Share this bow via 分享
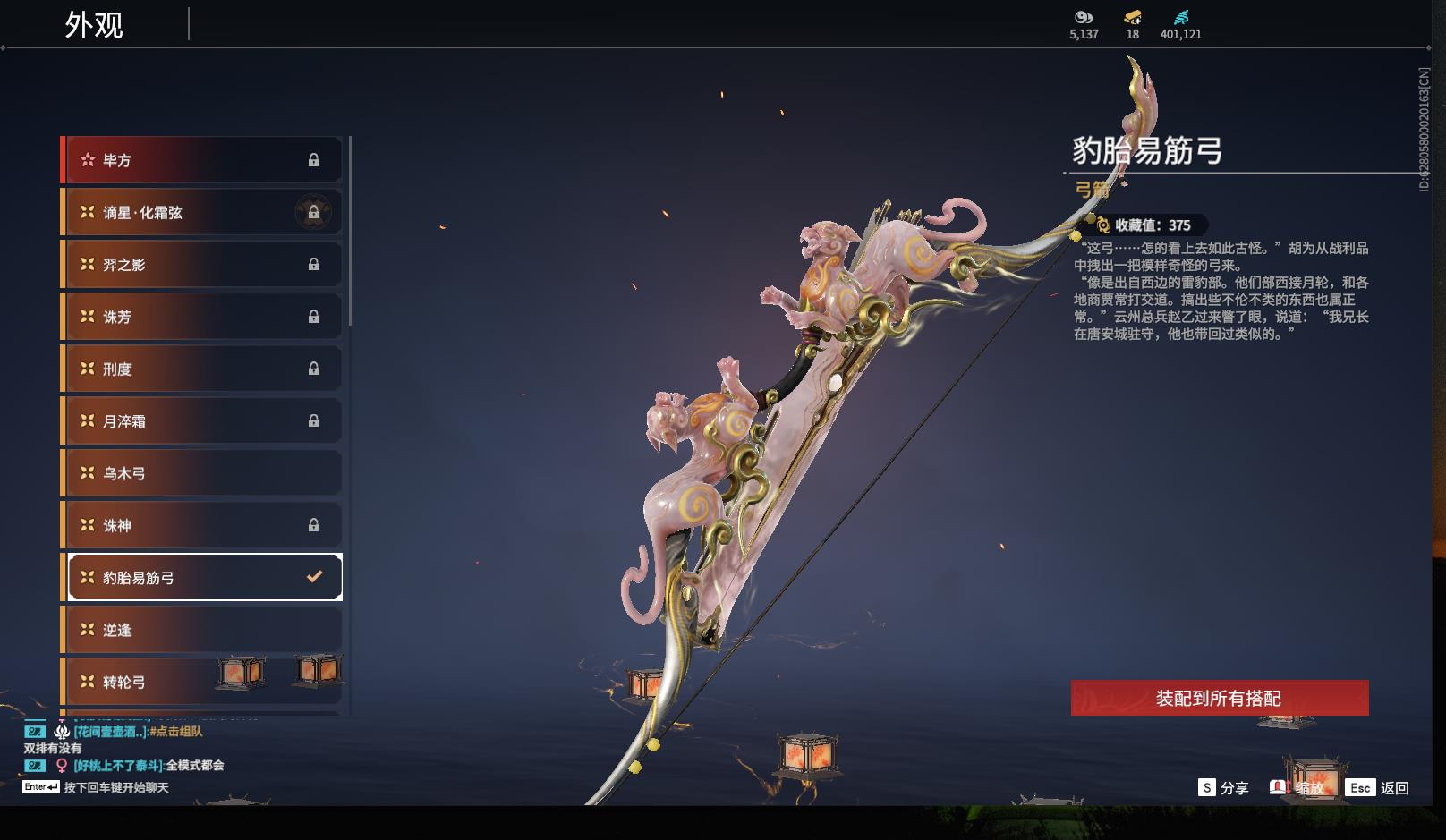The width and height of the screenshot is (1446, 840). (x=1223, y=788)
